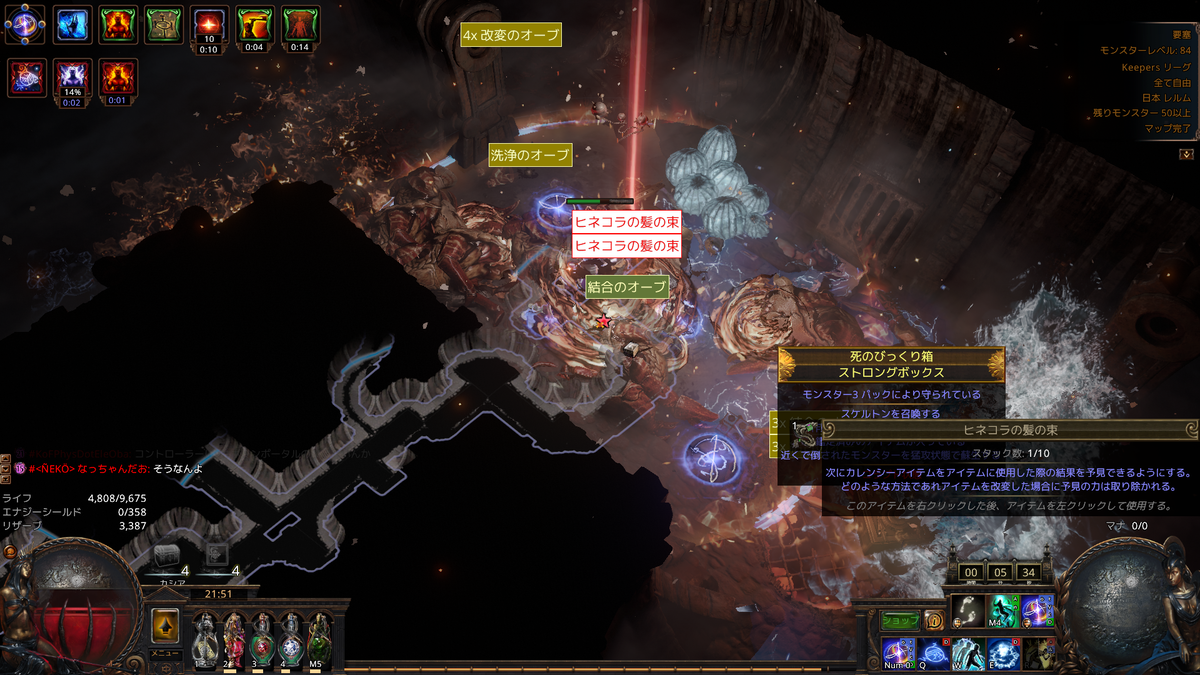Click the orange info icon beside shop

pyautogui.click(x=933, y=620)
